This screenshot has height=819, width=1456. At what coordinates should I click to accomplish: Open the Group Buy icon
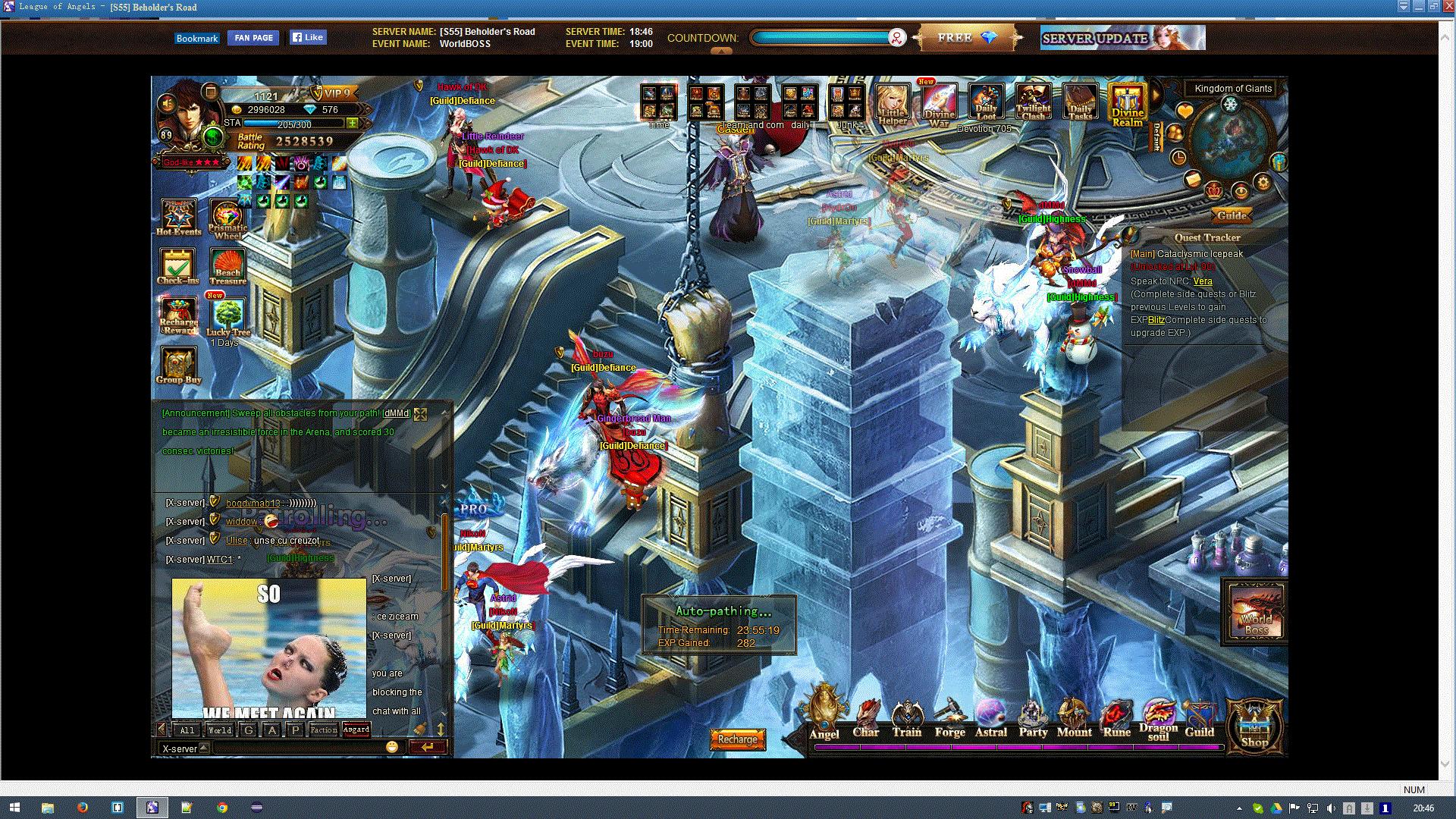[x=178, y=365]
